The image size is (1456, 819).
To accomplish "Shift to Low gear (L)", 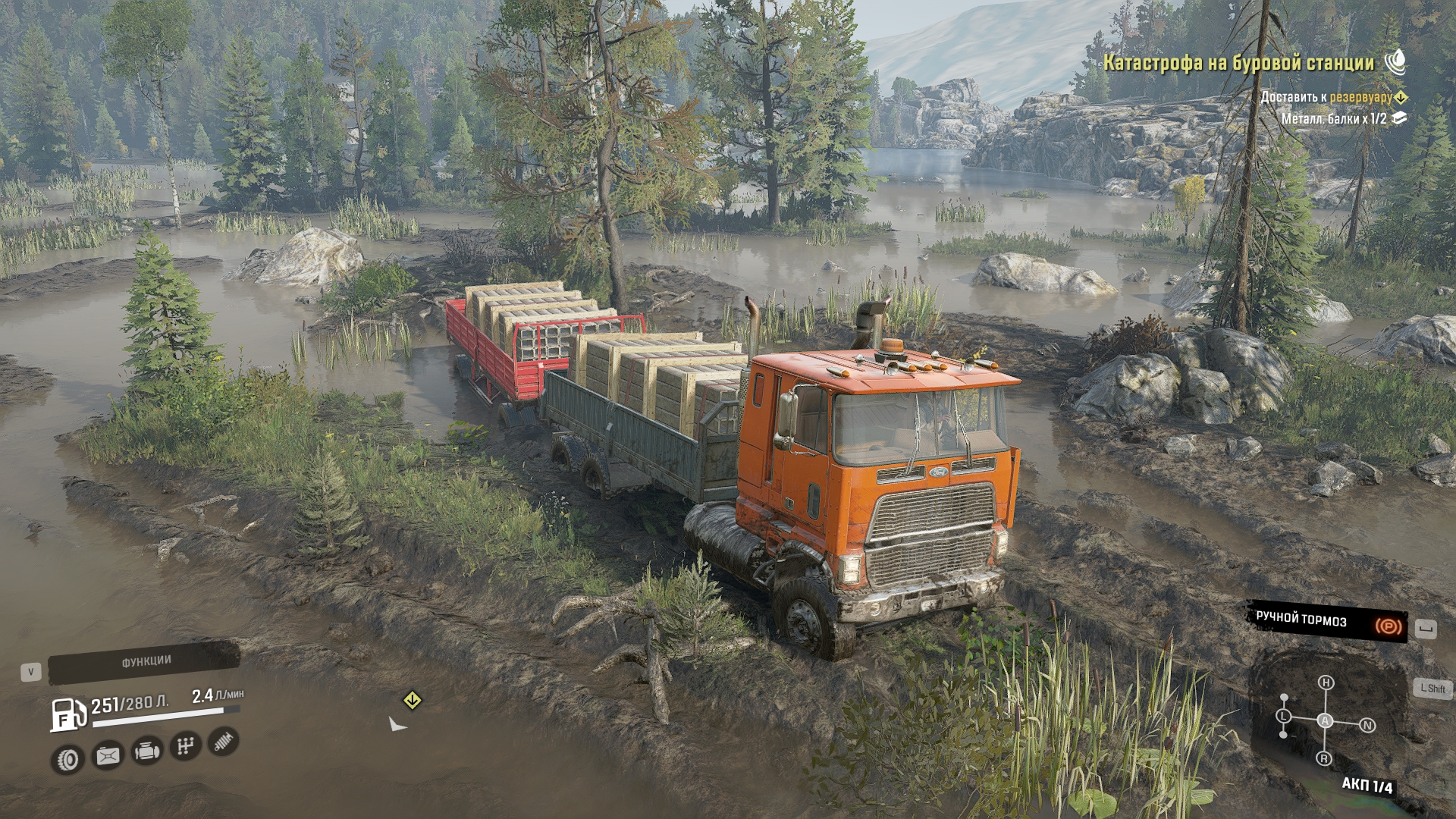I will tap(1284, 716).
